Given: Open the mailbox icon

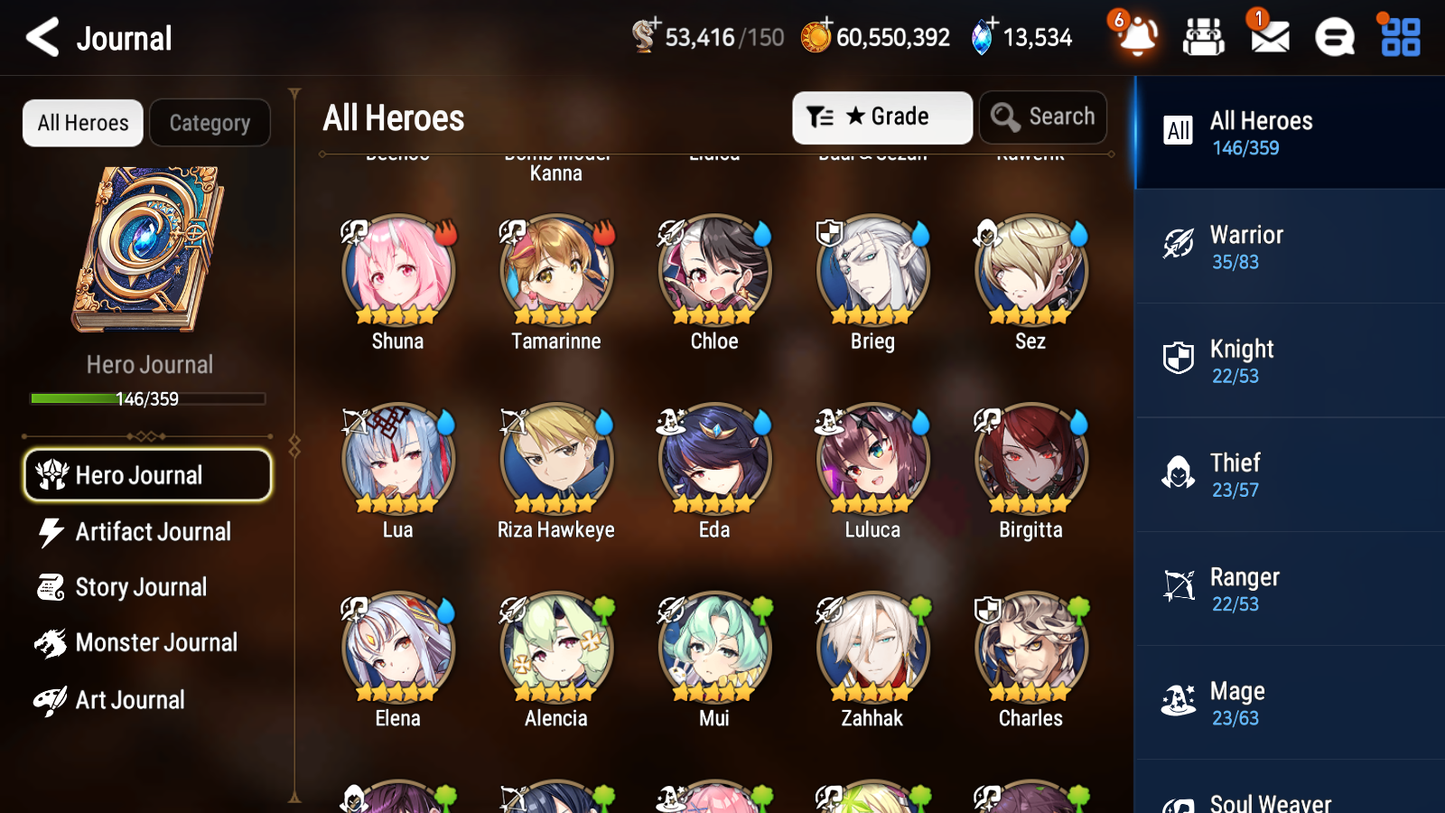Looking at the screenshot, I should (x=1268, y=36).
